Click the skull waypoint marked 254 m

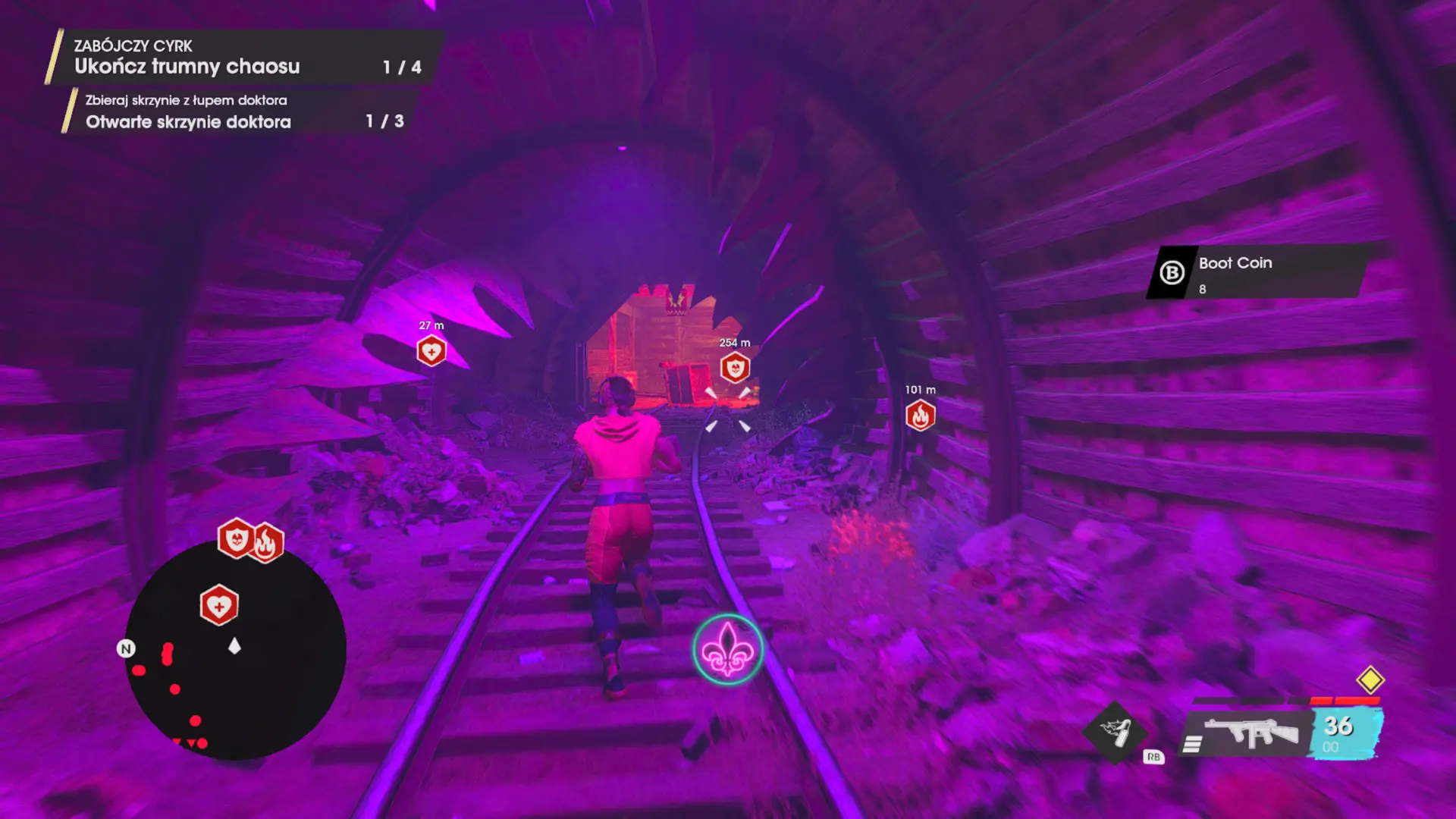735,369
